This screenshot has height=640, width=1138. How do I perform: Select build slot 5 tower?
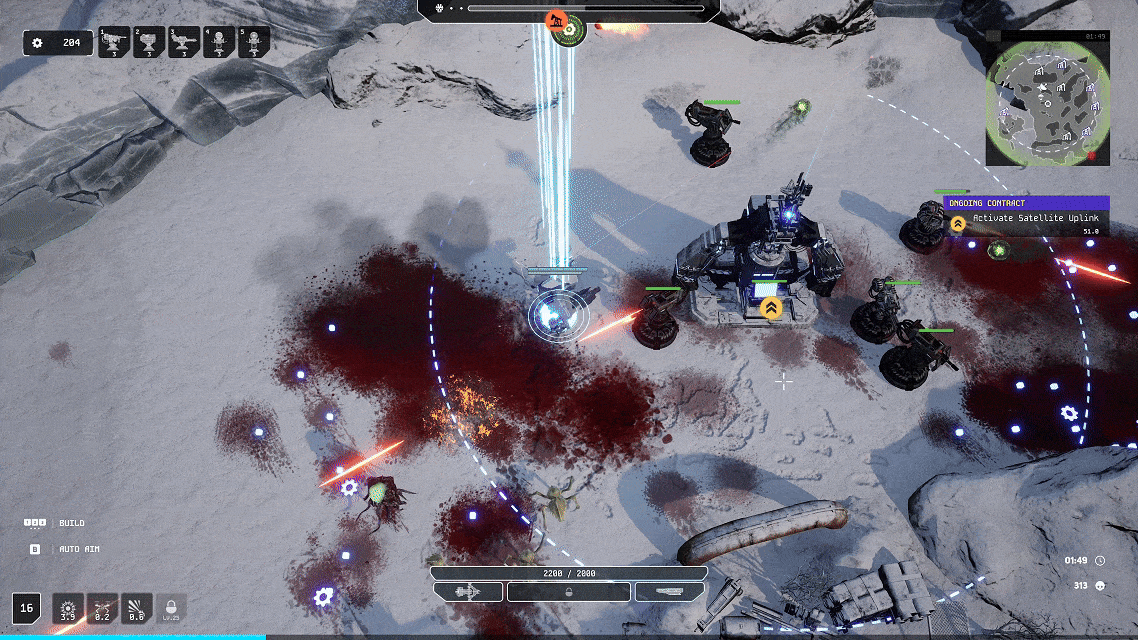(254, 43)
